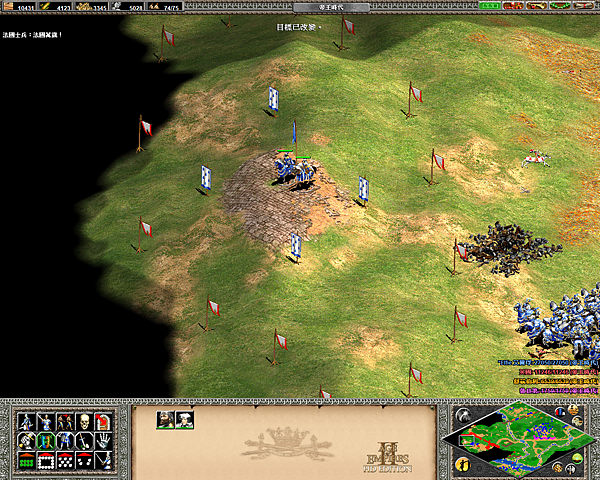The width and height of the screenshot is (600, 480).
Task: Click the signal flare button left of minimap
Action: pos(463,414)
